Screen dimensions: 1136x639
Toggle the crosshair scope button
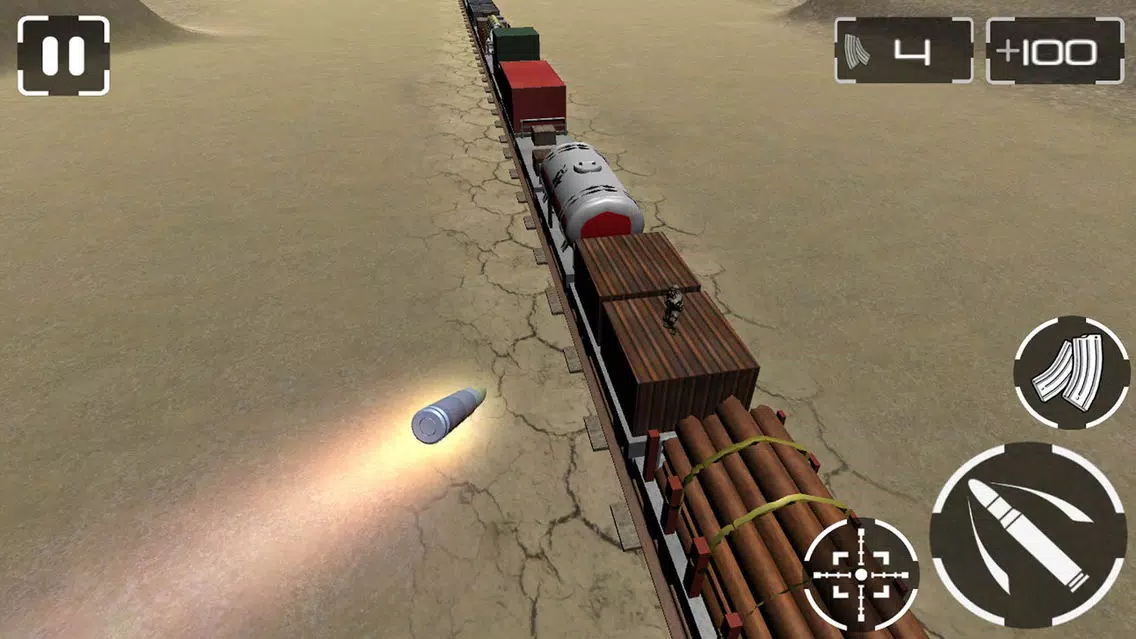pos(860,574)
